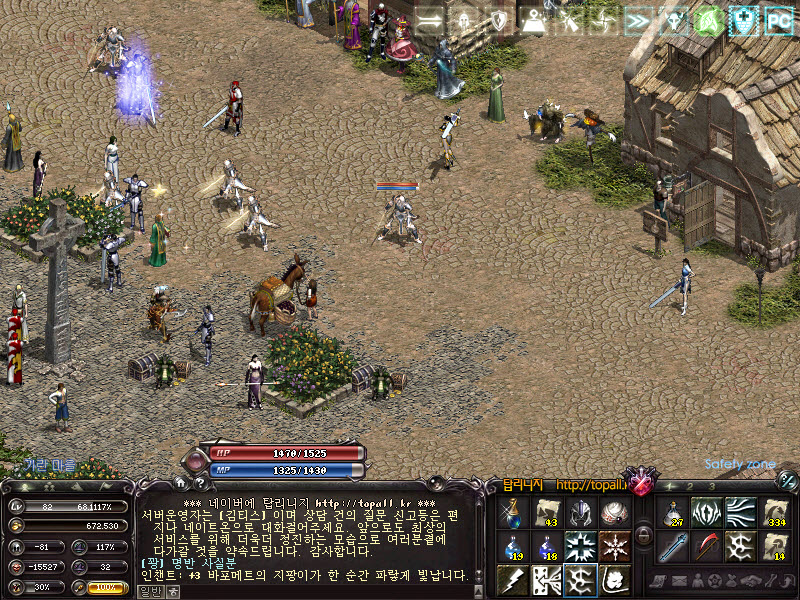
Task: Open the question mark help button
Action: (x=201, y=483)
